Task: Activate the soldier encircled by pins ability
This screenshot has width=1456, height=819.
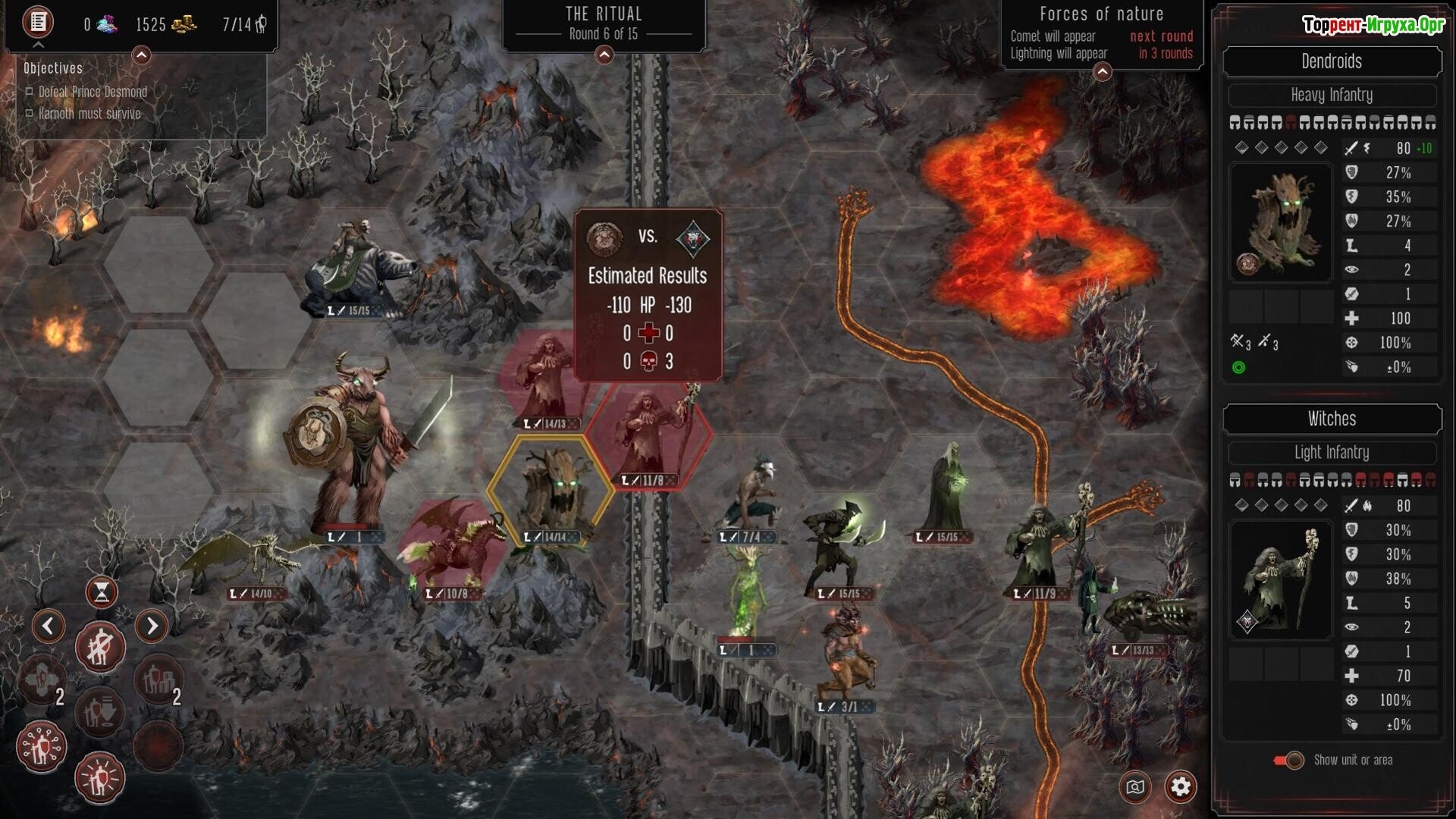Action: pos(42,747)
